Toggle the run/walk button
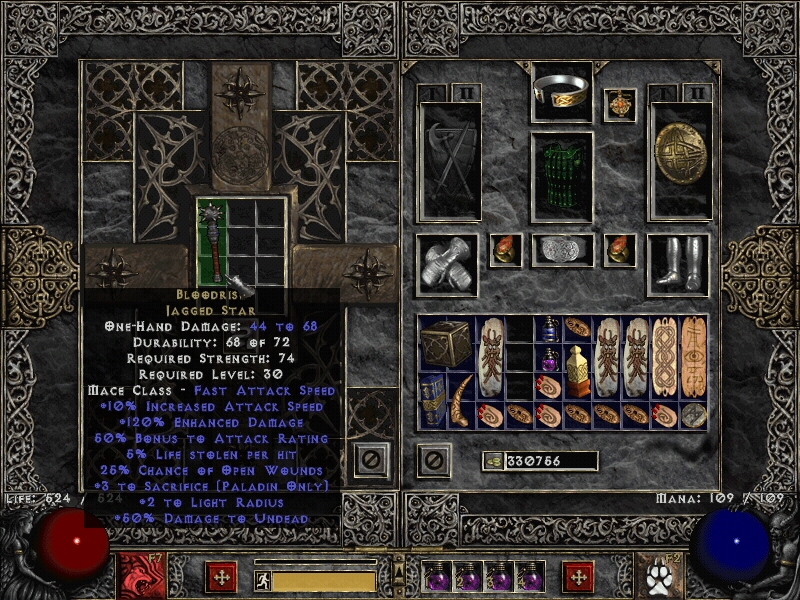This screenshot has width=800, height=600. 262,580
